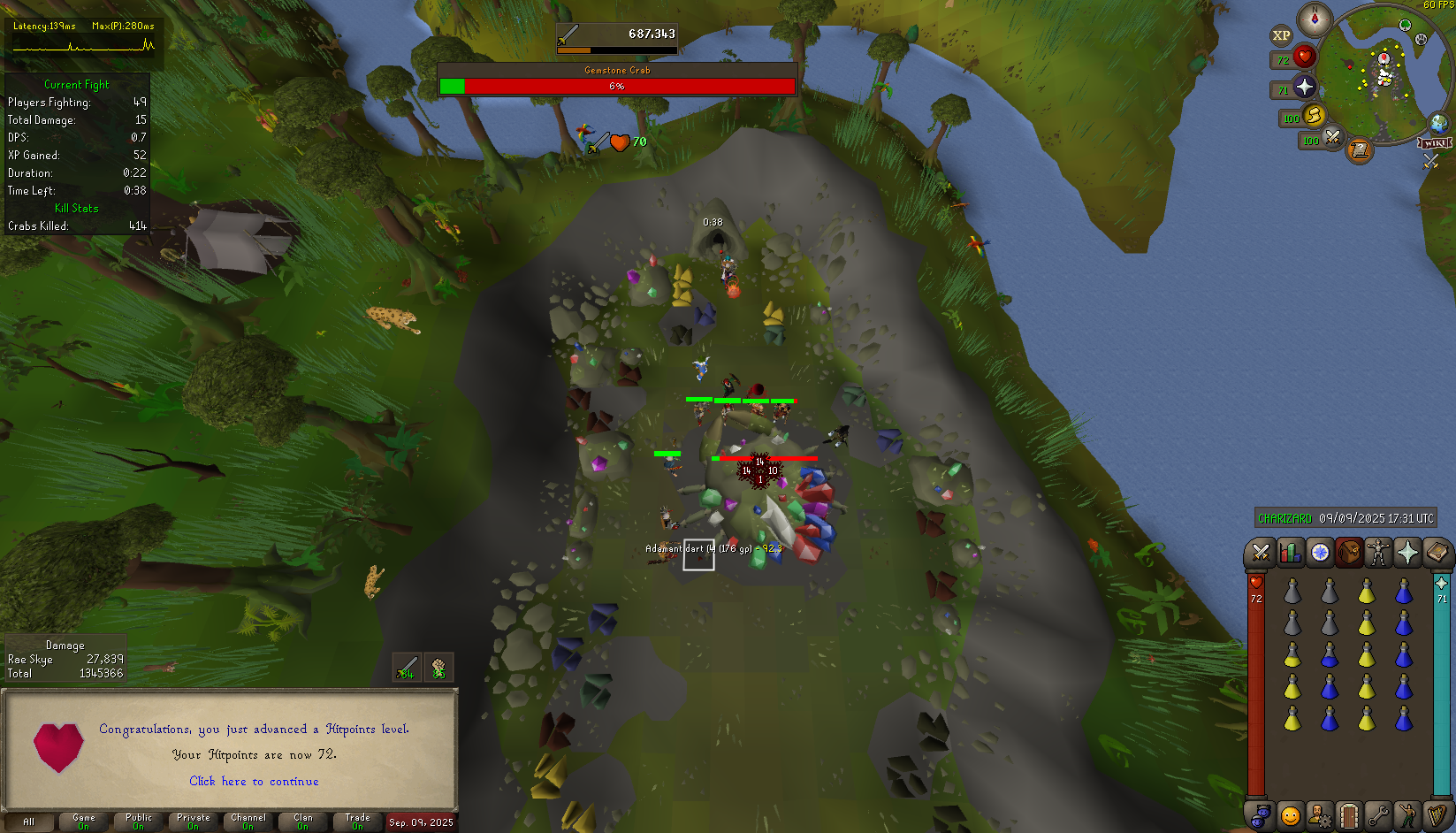The image size is (1456, 833).
Task: Show the Prayer tab
Action: coord(1407,554)
